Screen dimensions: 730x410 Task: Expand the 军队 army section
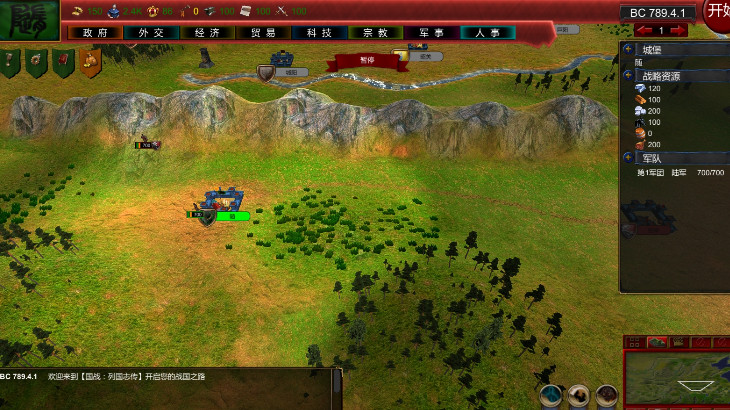(x=628, y=158)
